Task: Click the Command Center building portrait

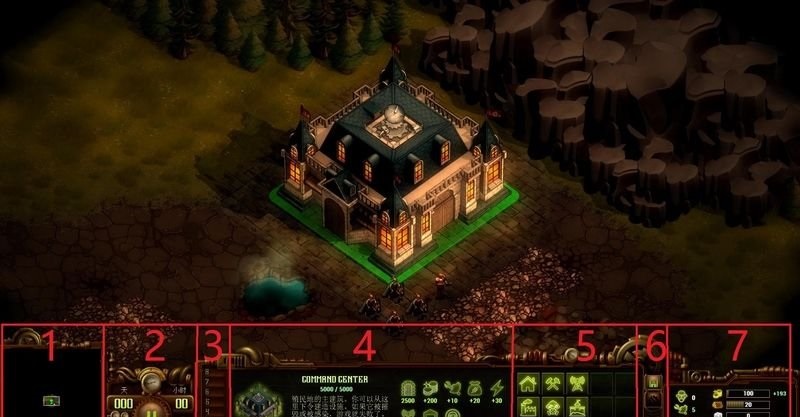Action: click(258, 402)
